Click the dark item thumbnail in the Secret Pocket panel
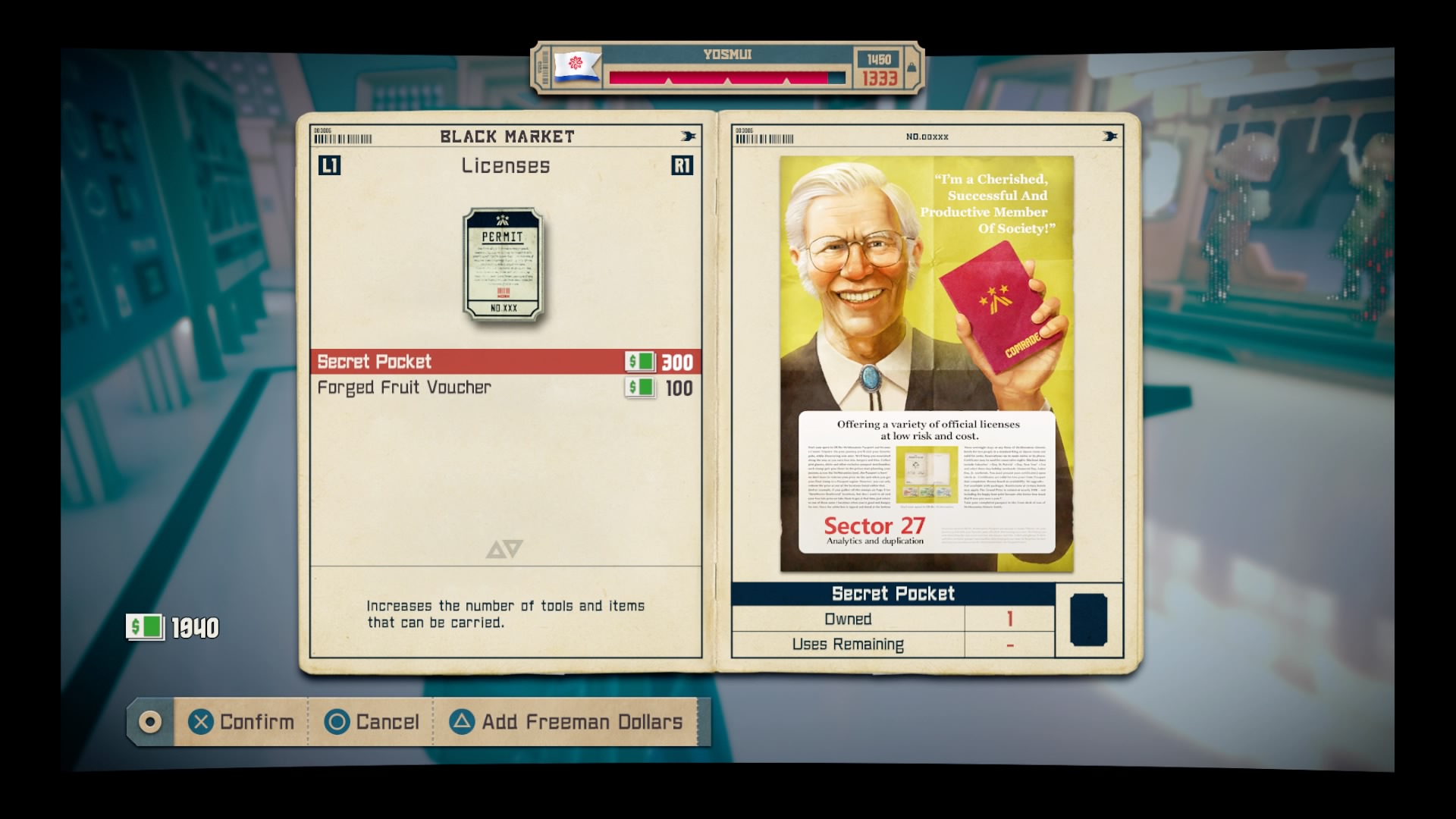 click(x=1088, y=619)
